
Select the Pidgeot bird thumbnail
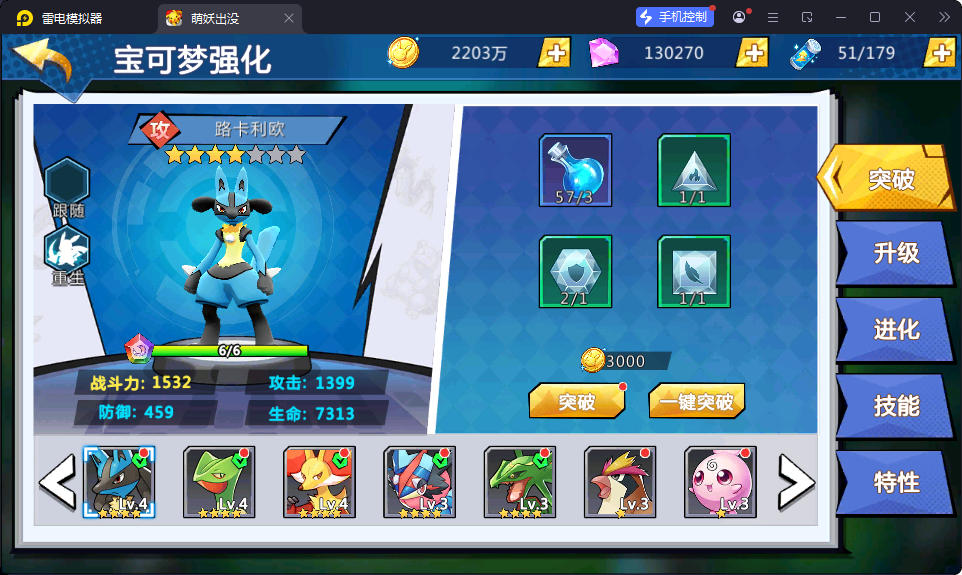pos(620,482)
